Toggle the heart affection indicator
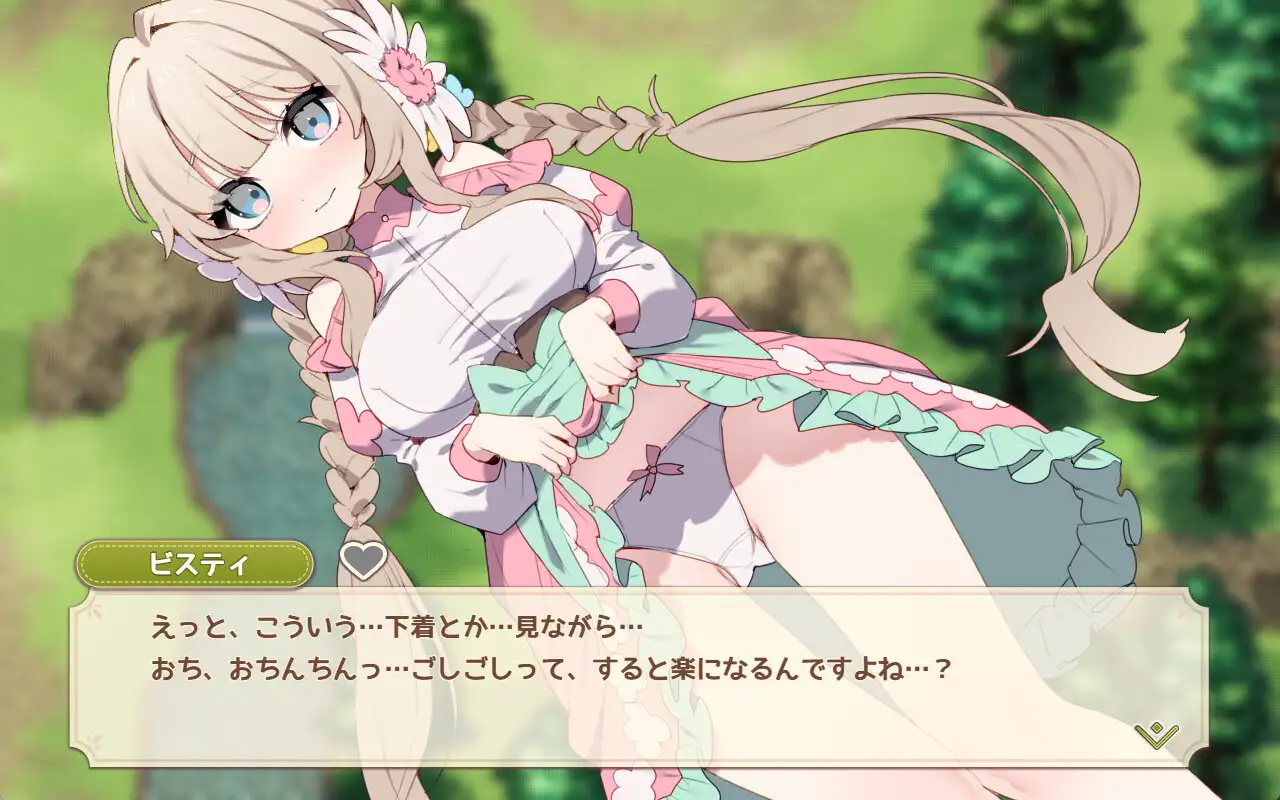Image resolution: width=1280 pixels, height=800 pixels. point(363,561)
